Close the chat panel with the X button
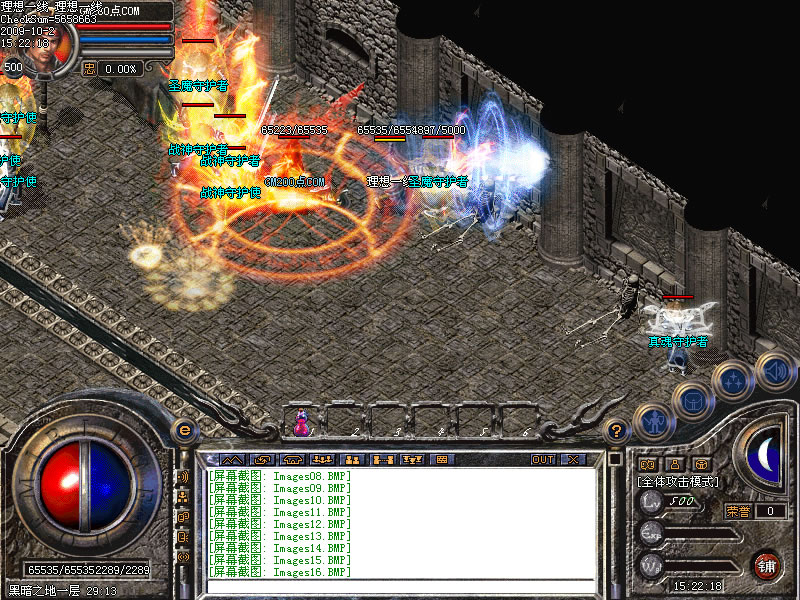The image size is (800, 600). point(573,460)
